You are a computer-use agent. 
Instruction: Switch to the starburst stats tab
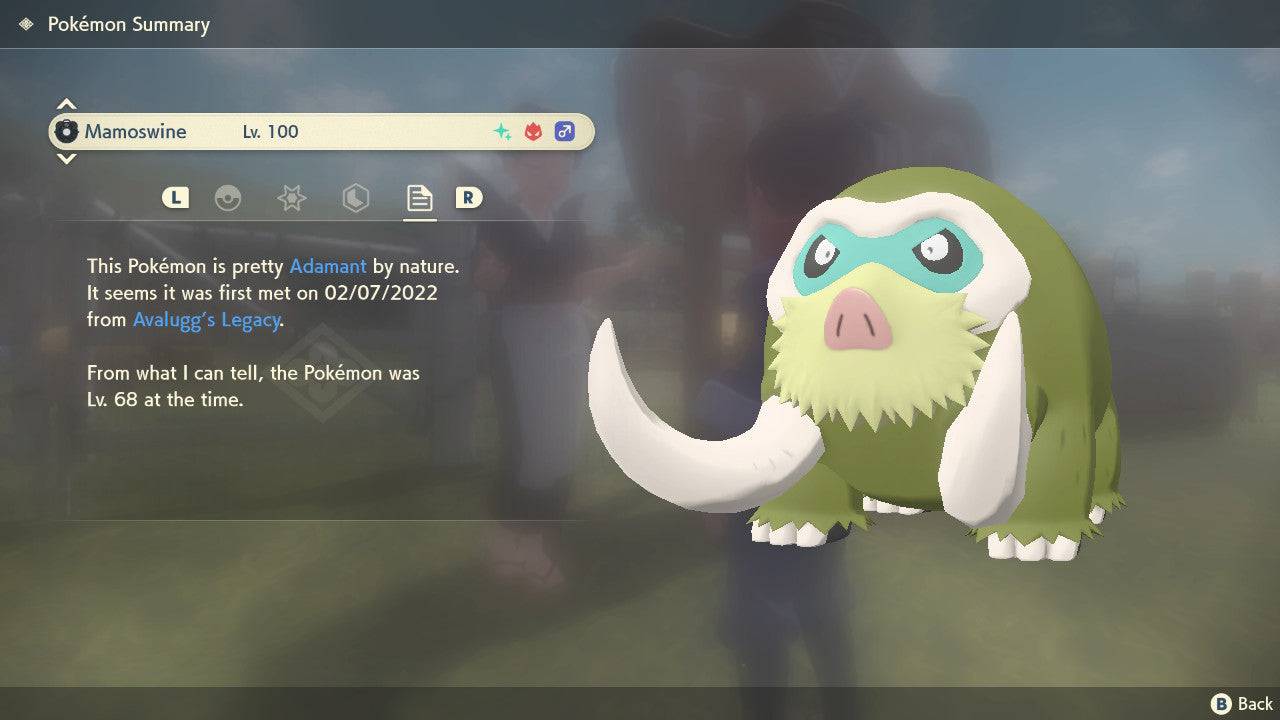(291, 198)
